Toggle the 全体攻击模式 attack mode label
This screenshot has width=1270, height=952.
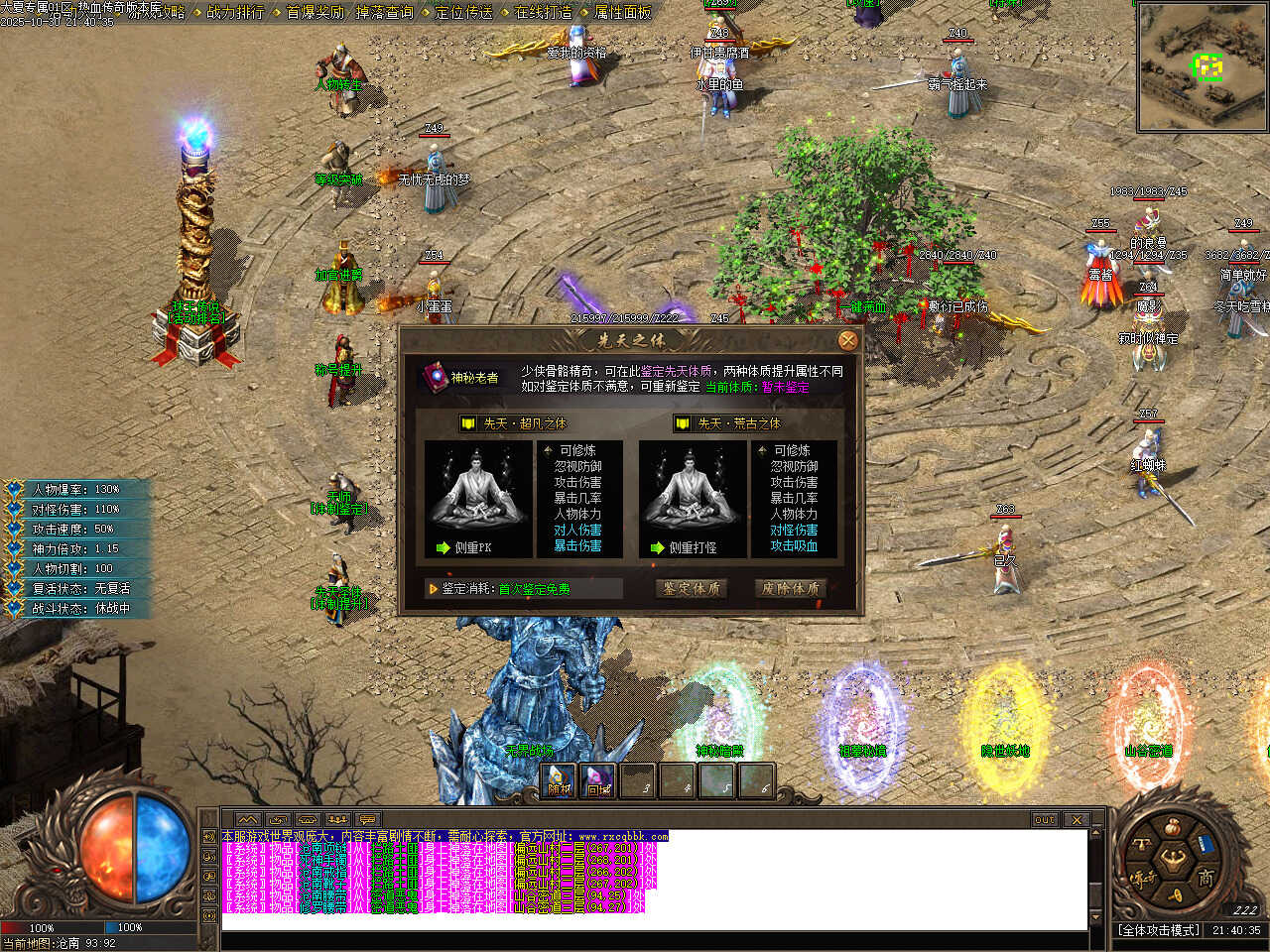[1159, 930]
